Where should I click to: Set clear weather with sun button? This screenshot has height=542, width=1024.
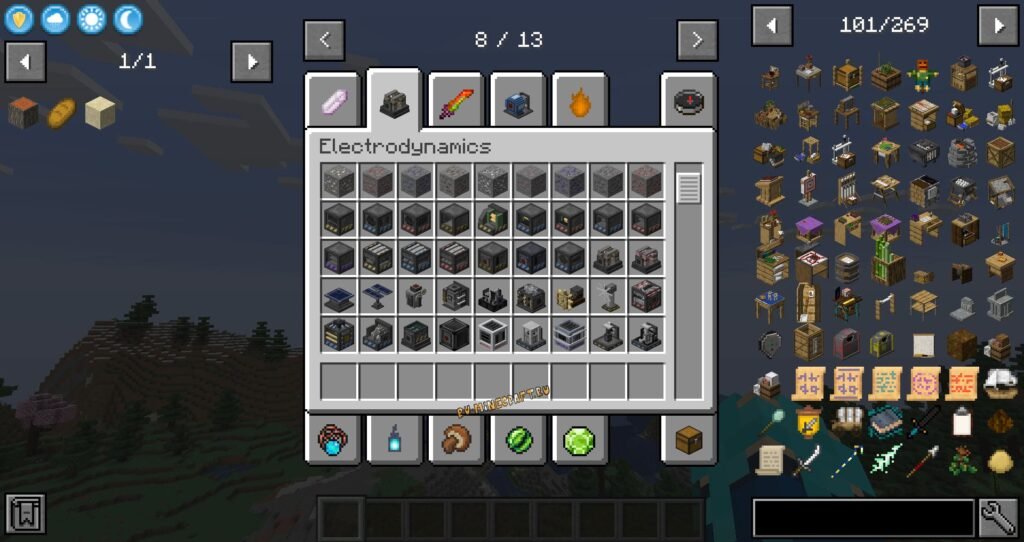pyautogui.click(x=92, y=18)
